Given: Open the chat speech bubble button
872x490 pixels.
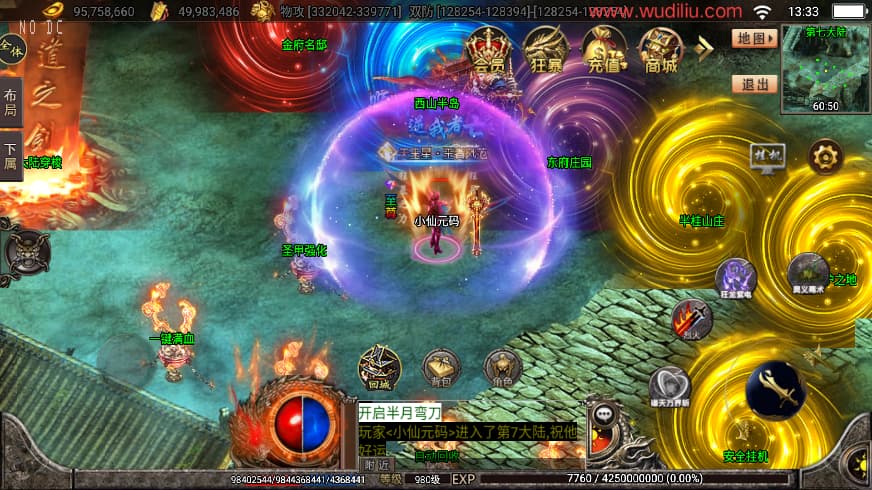Looking at the screenshot, I should click(x=604, y=414).
